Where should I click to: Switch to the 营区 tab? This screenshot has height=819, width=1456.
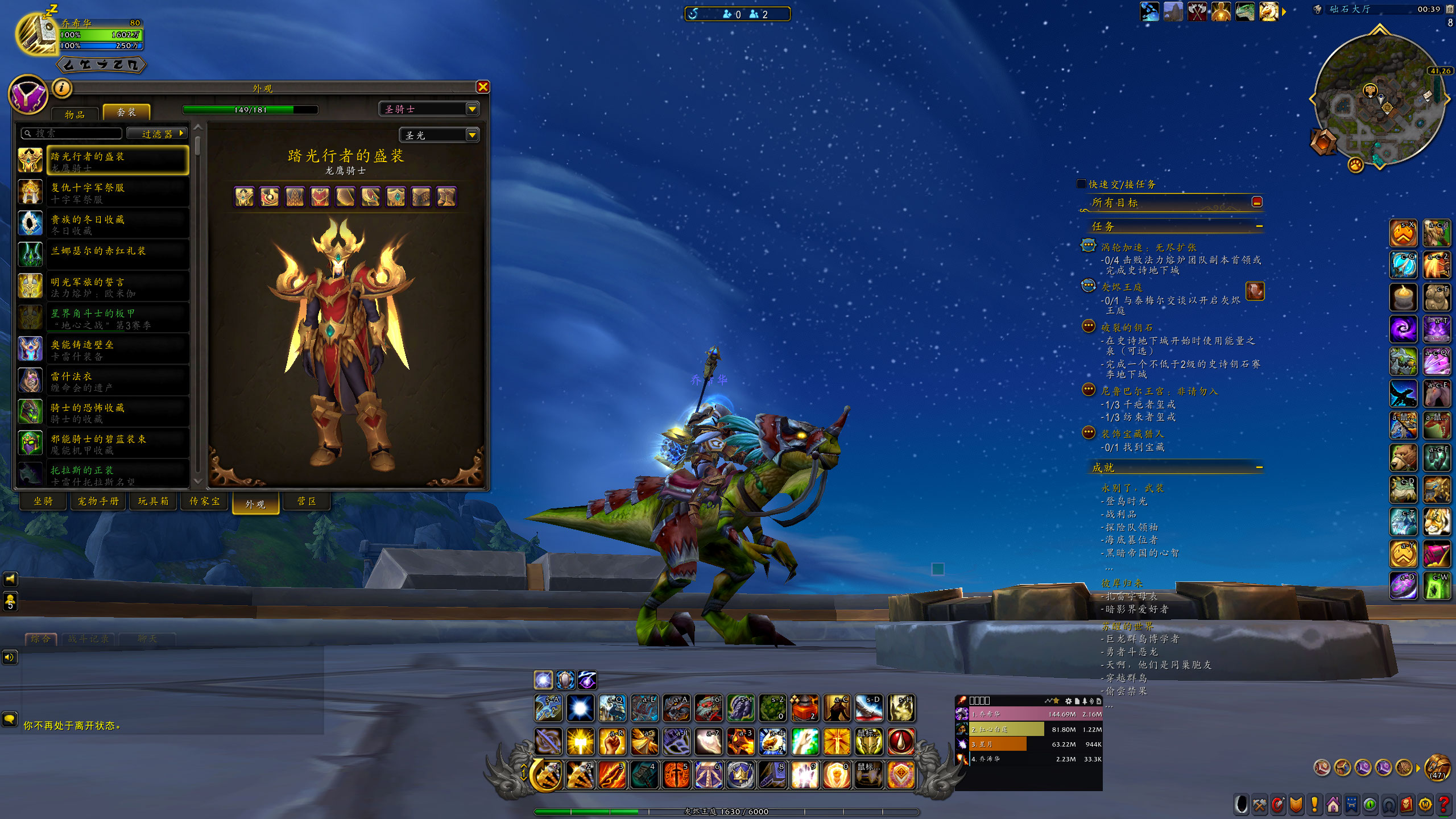tap(307, 501)
